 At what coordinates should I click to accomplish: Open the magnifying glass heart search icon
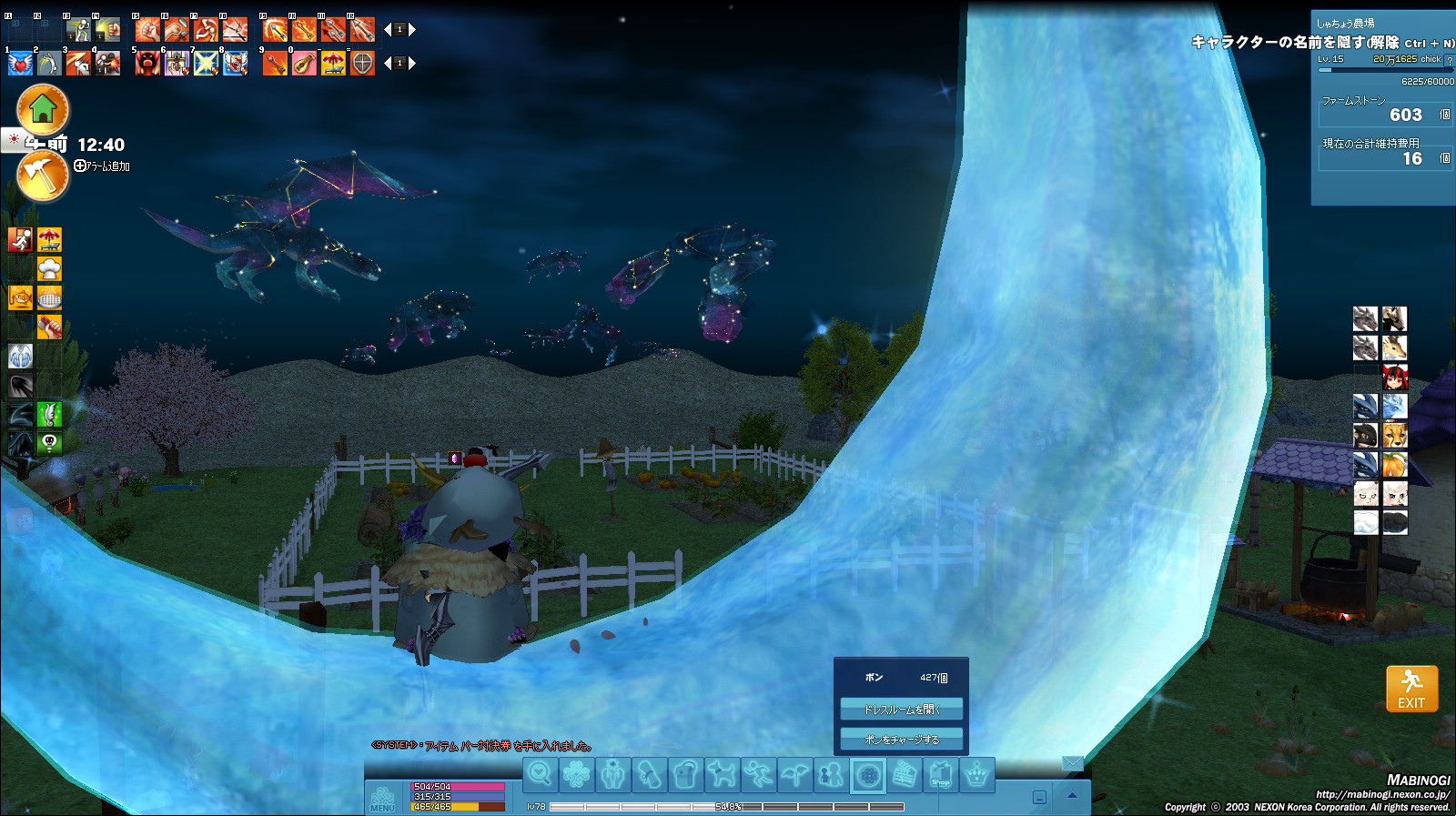click(x=540, y=775)
